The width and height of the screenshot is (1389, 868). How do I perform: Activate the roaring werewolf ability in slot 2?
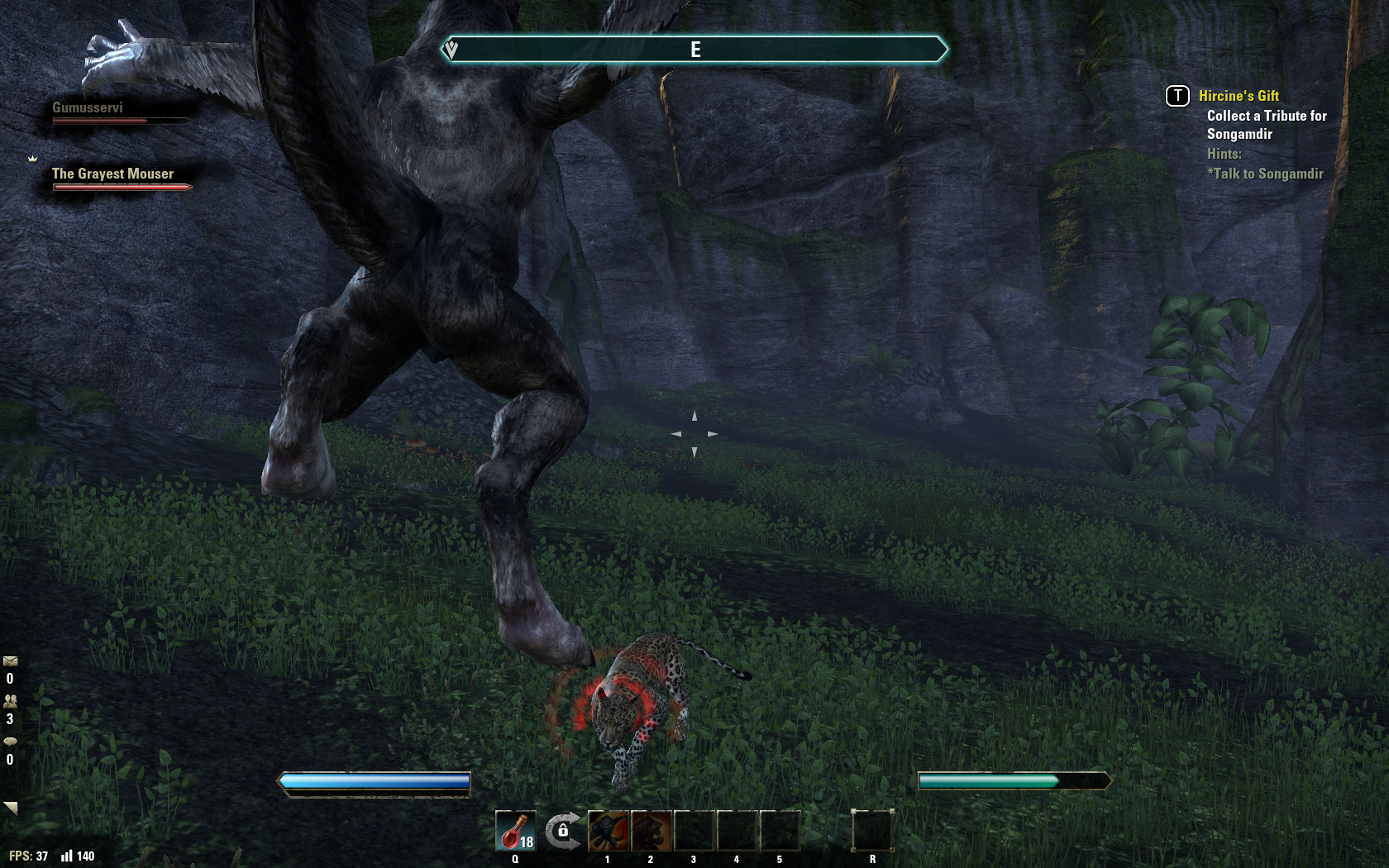point(652,830)
